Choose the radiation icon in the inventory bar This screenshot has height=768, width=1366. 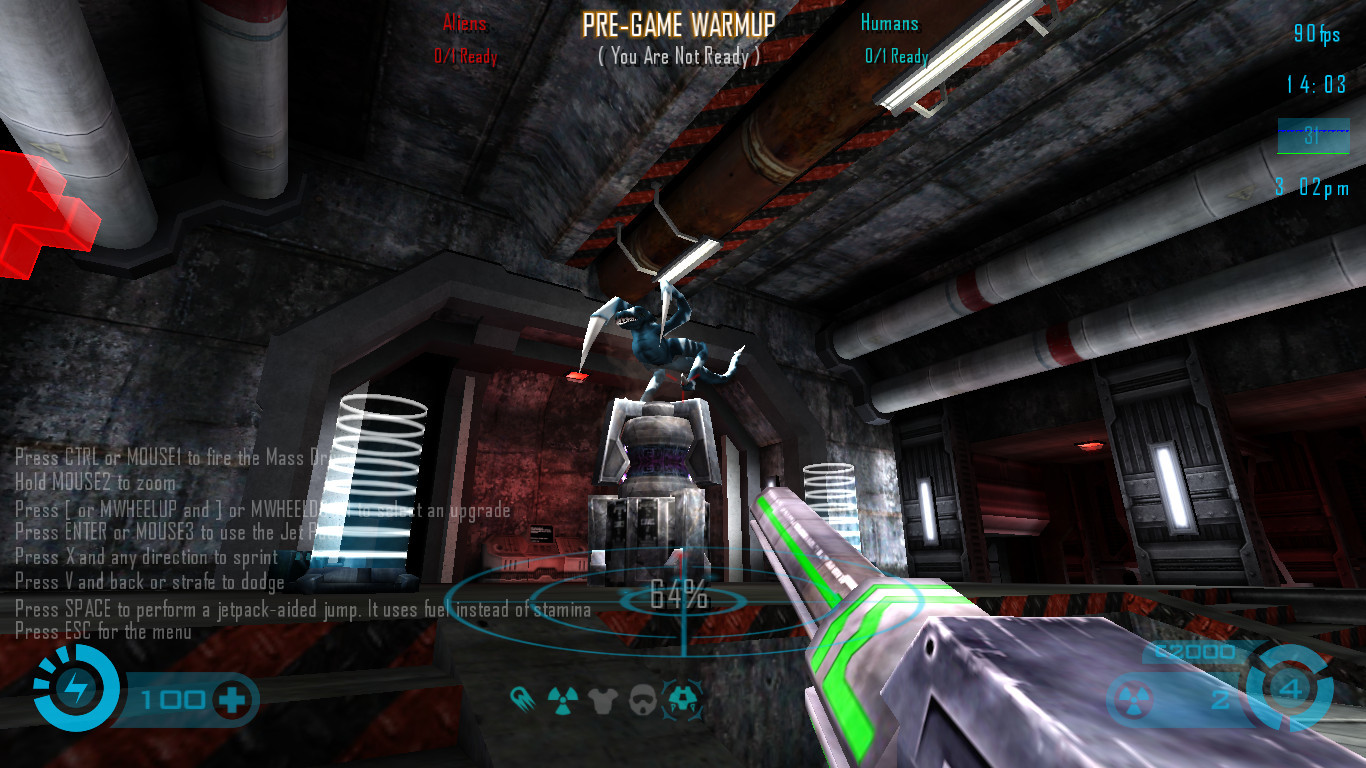(563, 698)
